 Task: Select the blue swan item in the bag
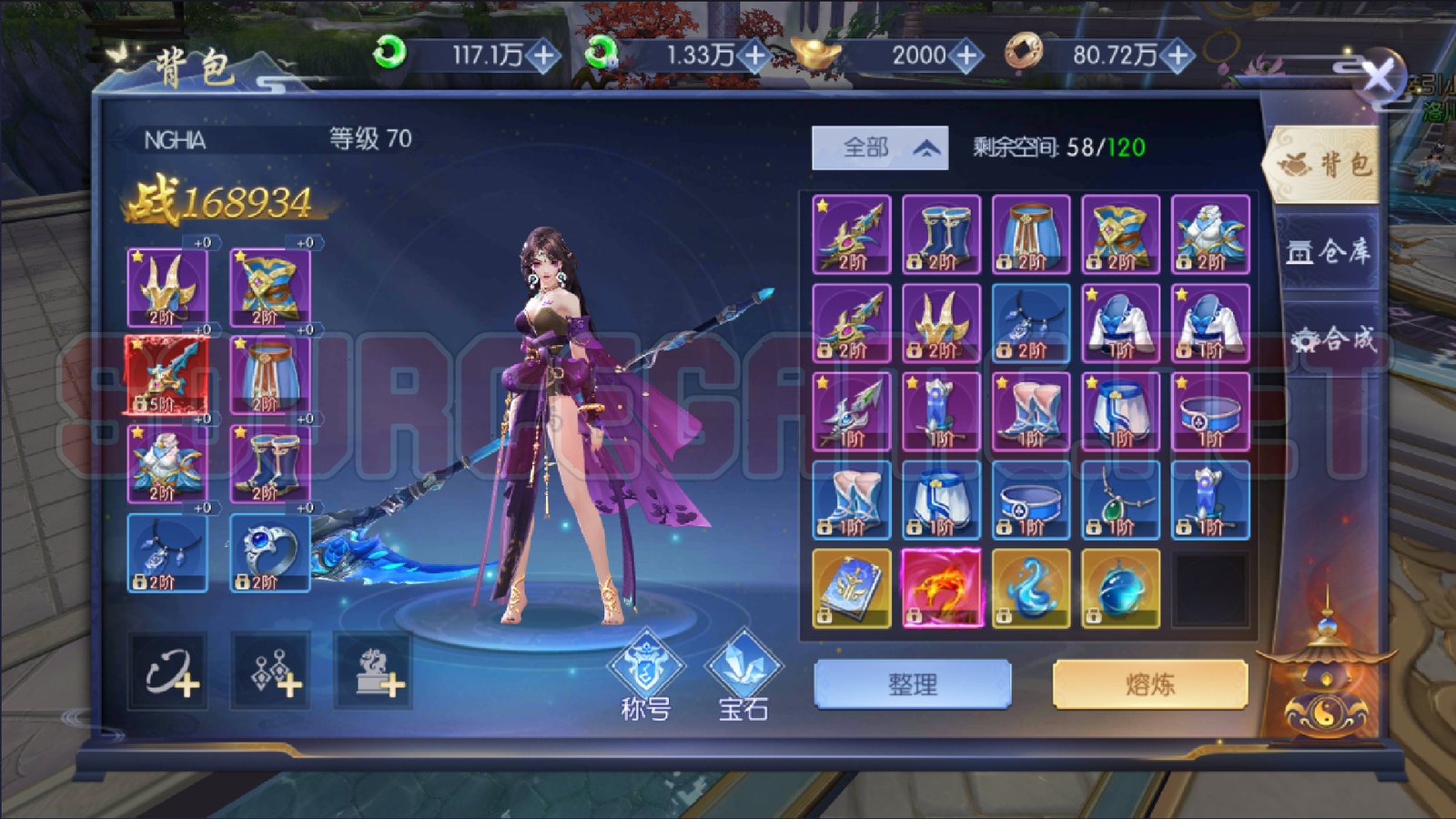(x=1031, y=588)
